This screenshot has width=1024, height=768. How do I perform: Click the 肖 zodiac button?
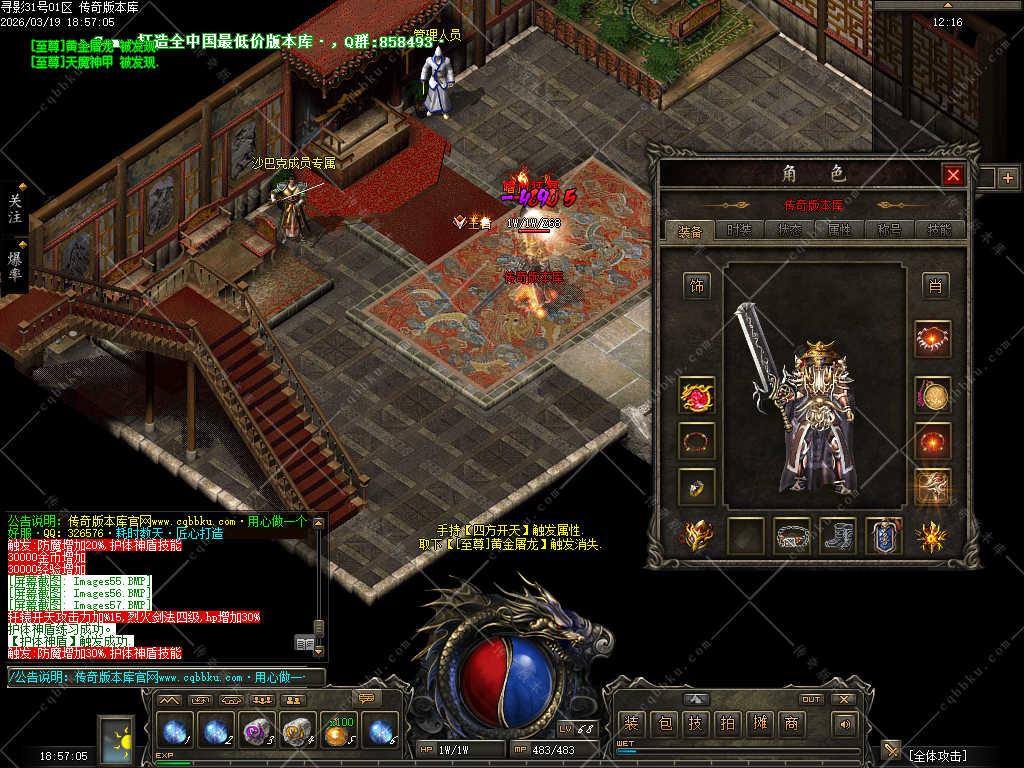pos(935,287)
